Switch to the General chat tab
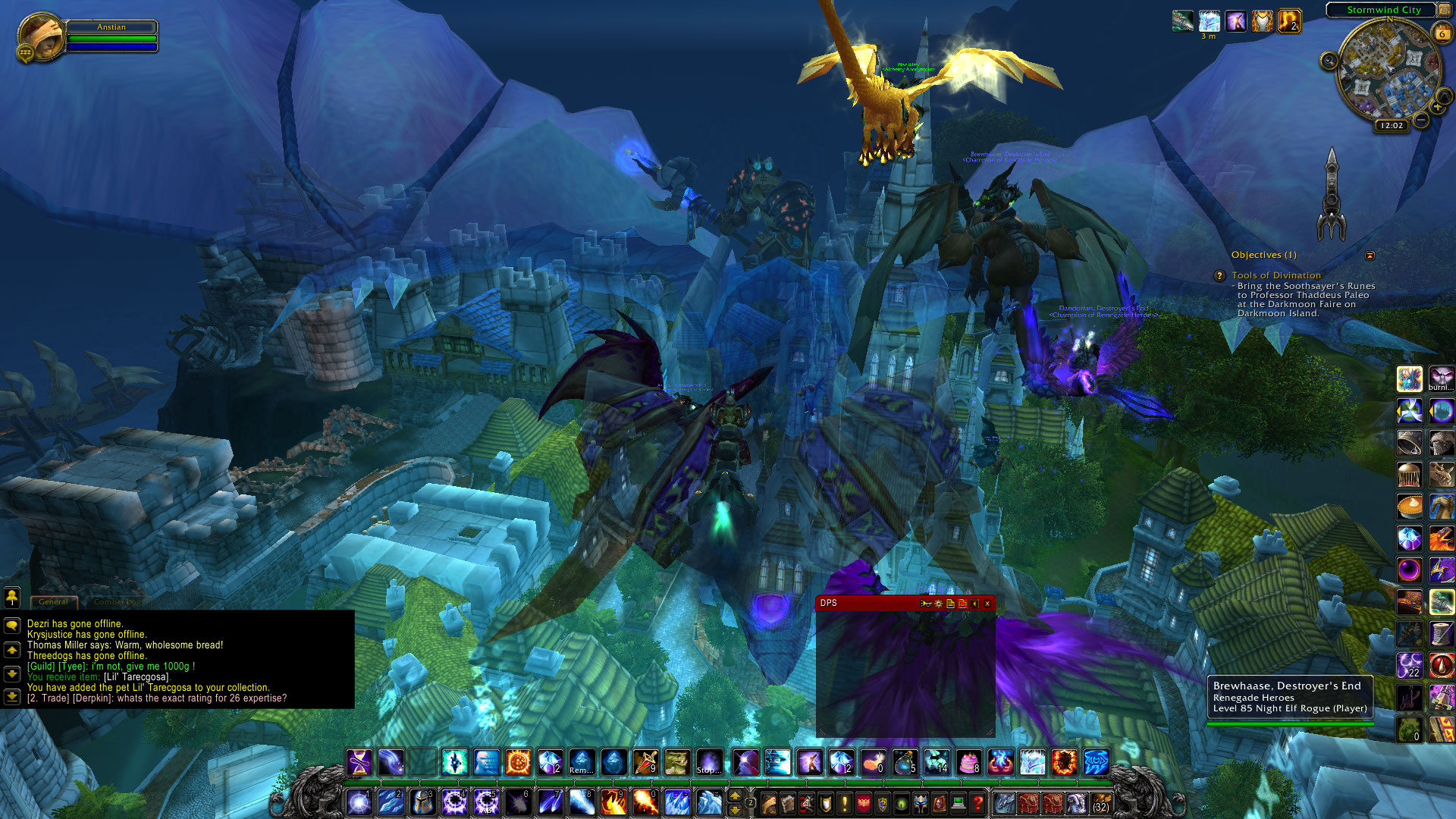This screenshot has height=819, width=1456. pyautogui.click(x=53, y=602)
